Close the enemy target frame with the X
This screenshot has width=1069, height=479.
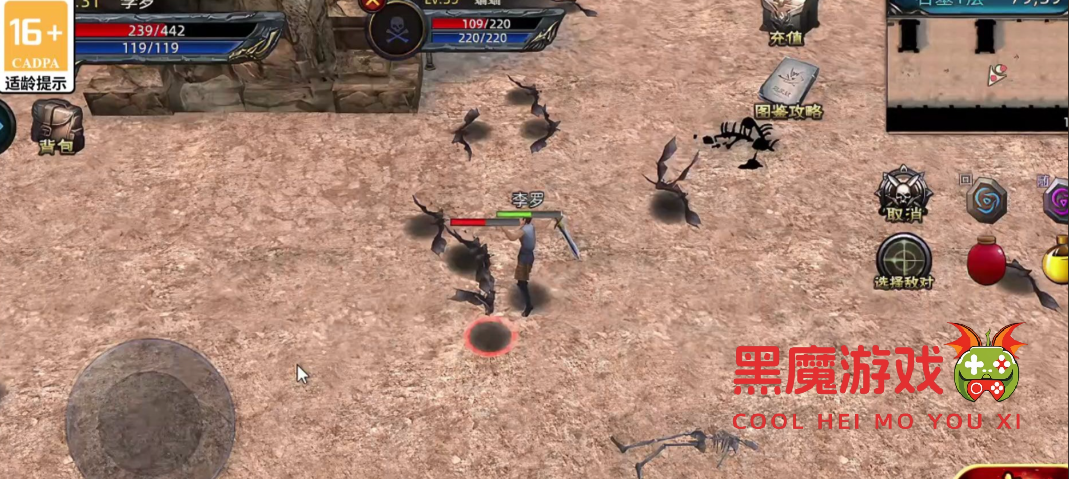click(x=374, y=3)
